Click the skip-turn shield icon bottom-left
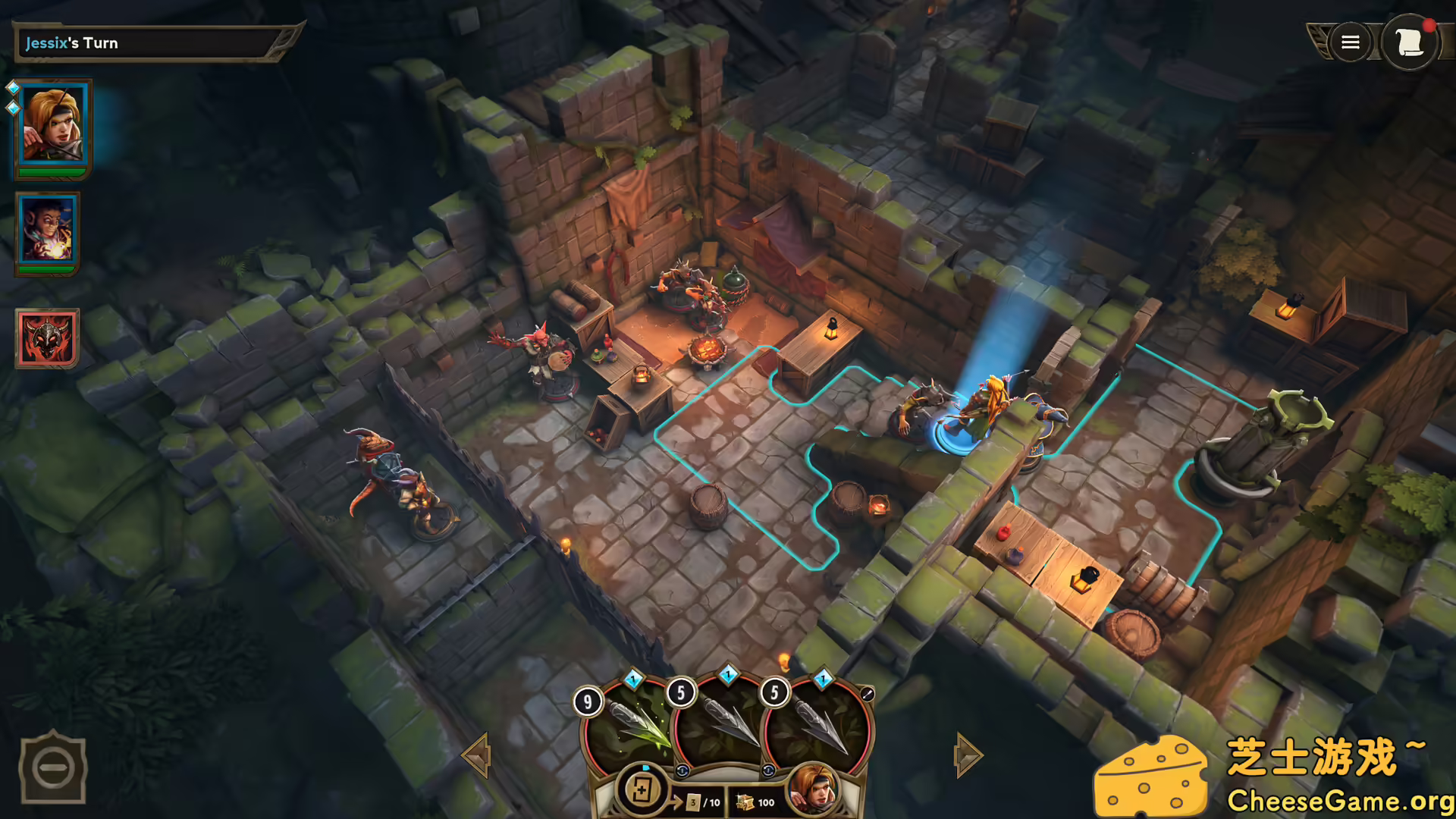 tap(53, 768)
